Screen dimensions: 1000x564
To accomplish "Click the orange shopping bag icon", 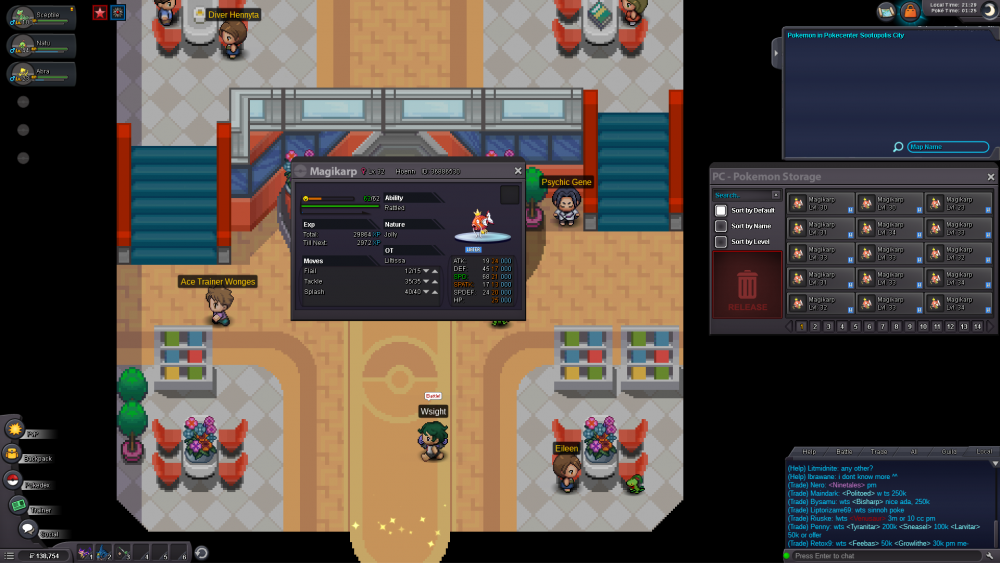I will coord(910,12).
